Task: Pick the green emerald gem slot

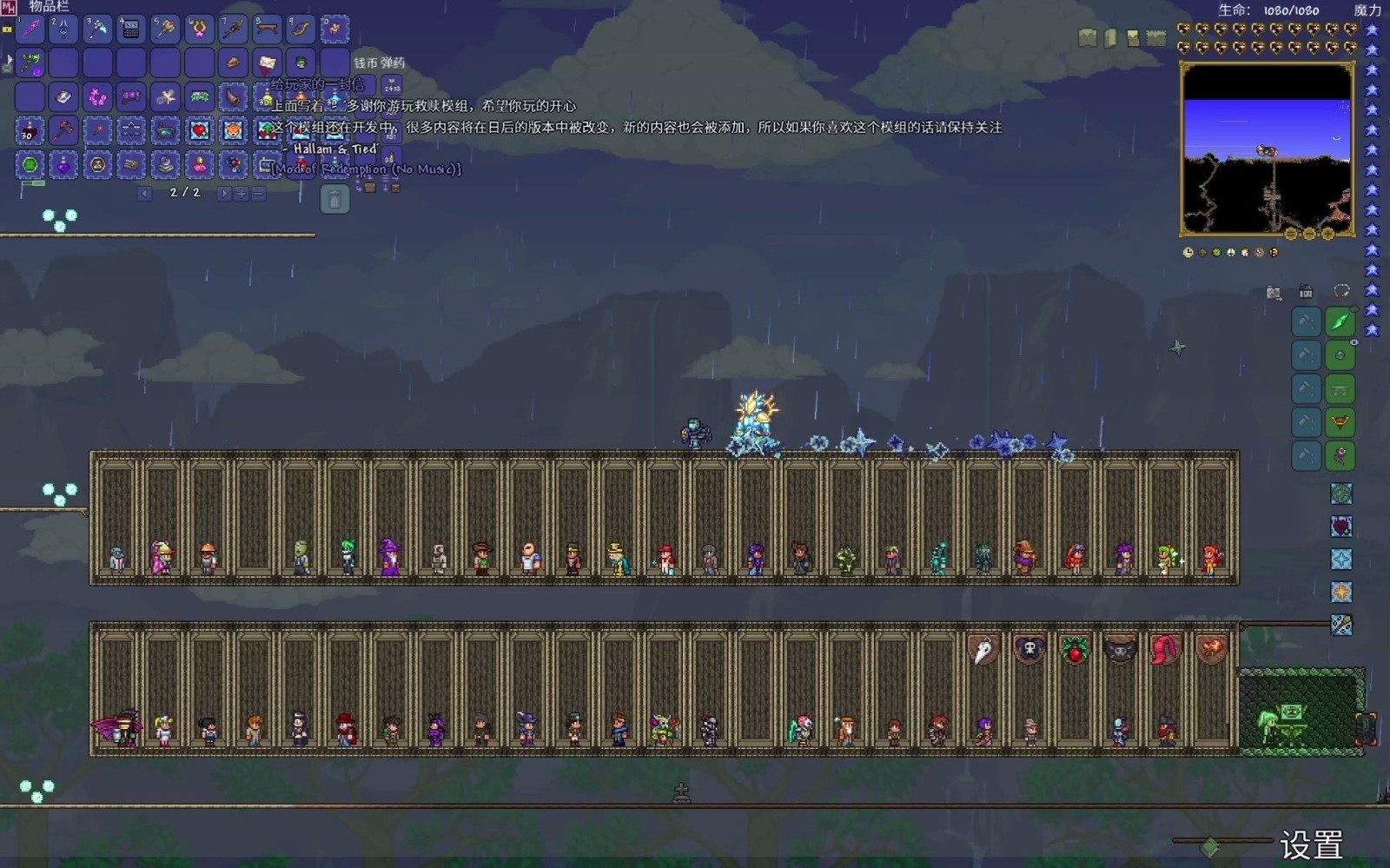Action: [x=30, y=165]
